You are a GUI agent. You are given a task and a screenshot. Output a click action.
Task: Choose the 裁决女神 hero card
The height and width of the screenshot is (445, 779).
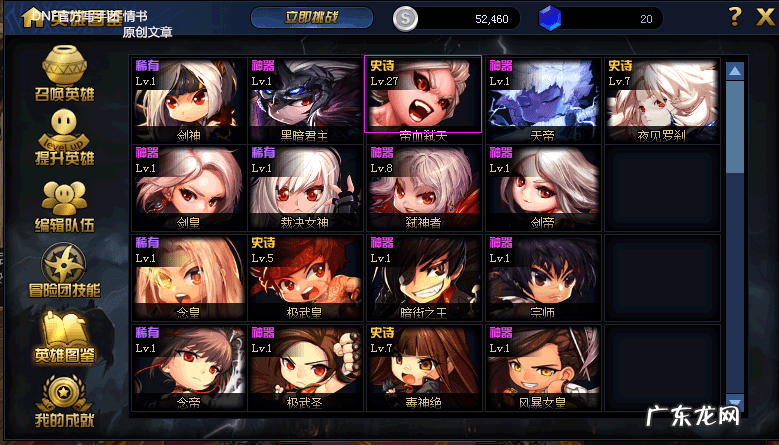[306, 186]
